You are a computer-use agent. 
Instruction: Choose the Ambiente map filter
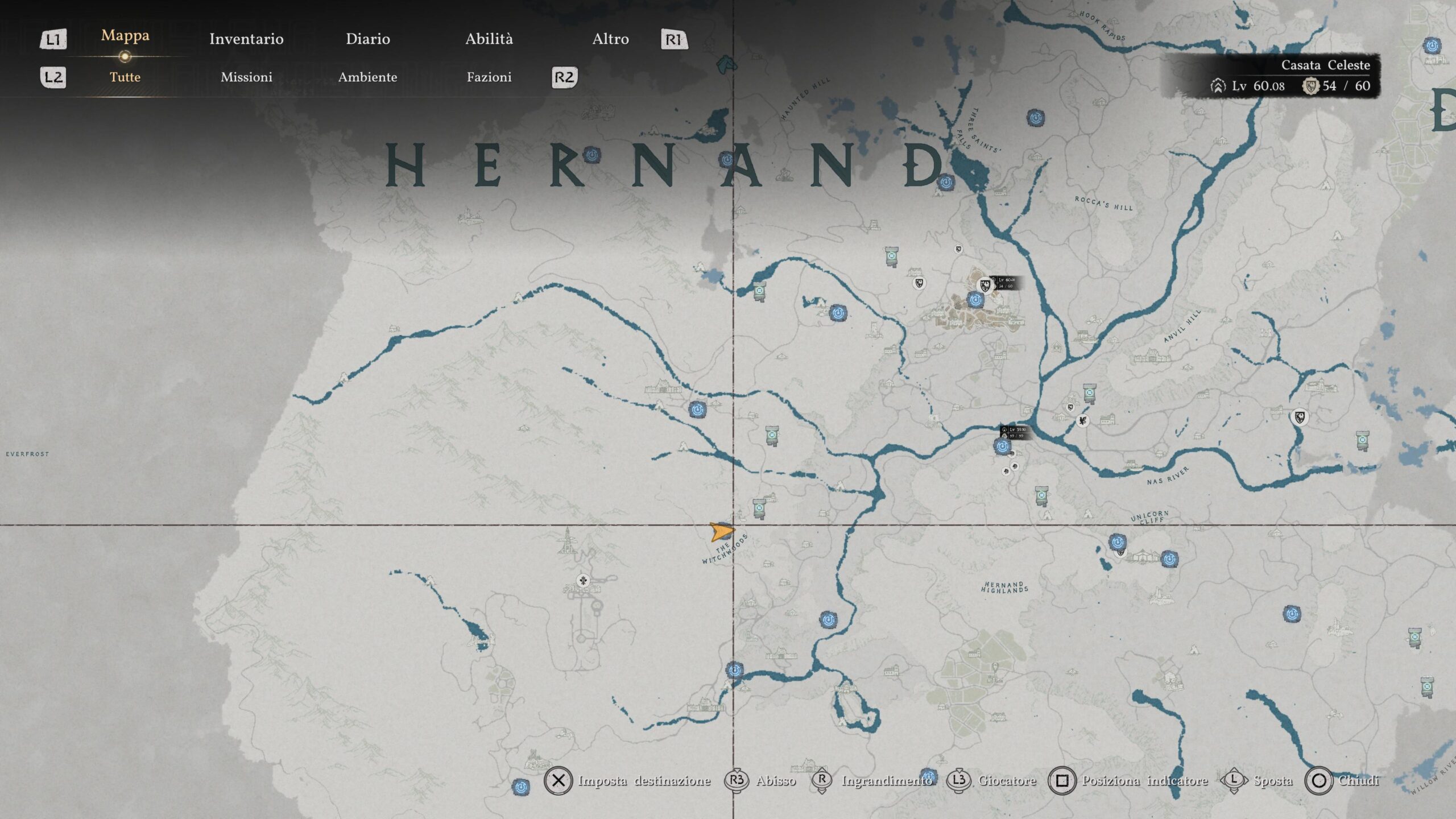(x=367, y=77)
